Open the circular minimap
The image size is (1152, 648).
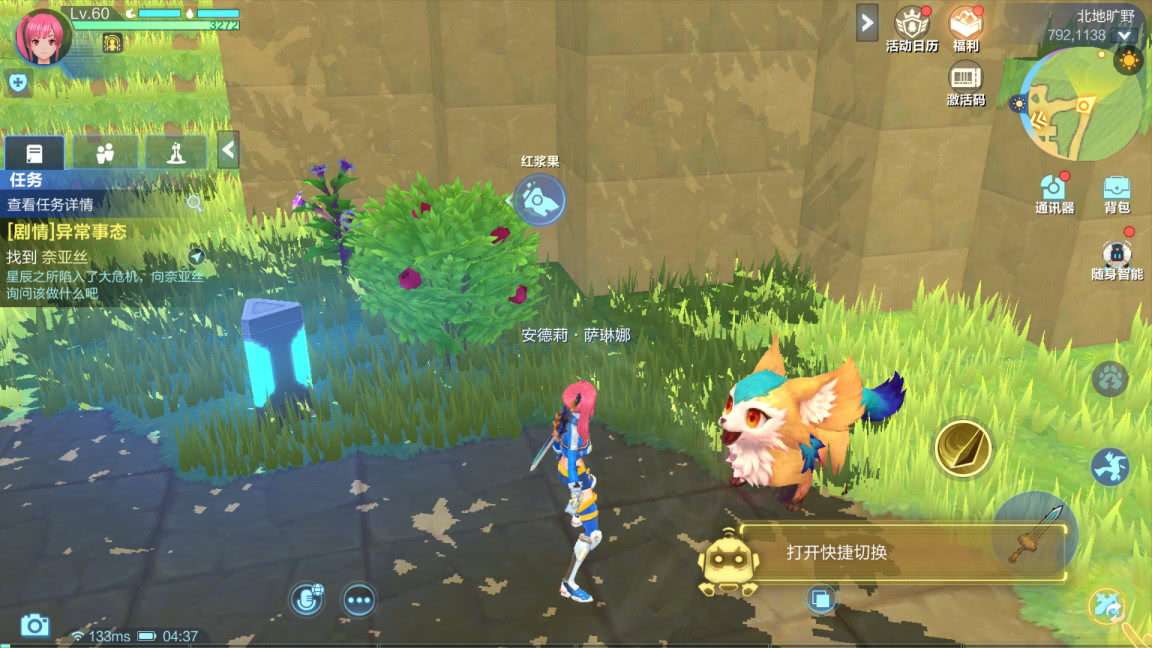point(1082,105)
